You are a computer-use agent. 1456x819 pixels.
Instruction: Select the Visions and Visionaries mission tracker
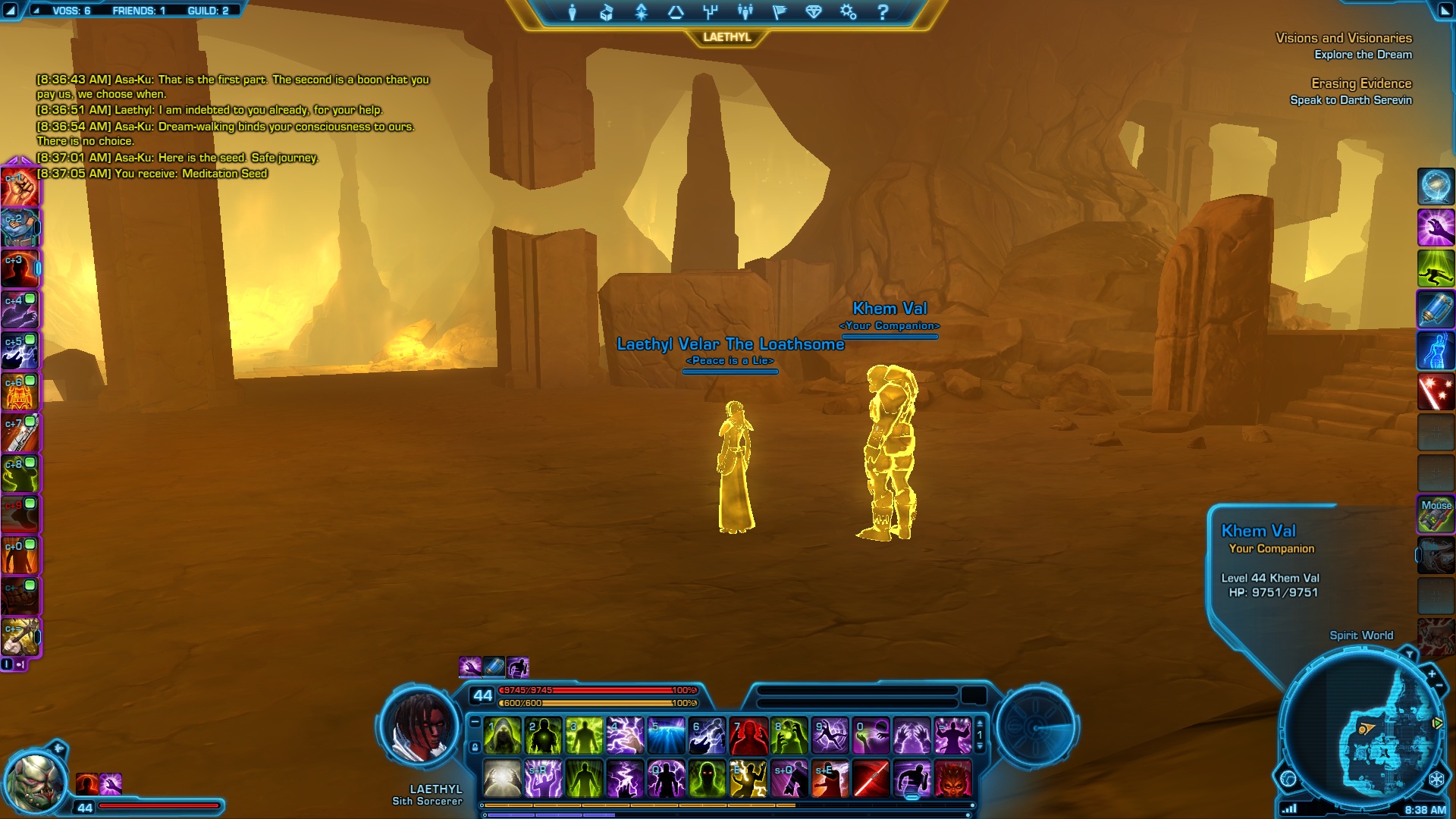click(x=1343, y=38)
